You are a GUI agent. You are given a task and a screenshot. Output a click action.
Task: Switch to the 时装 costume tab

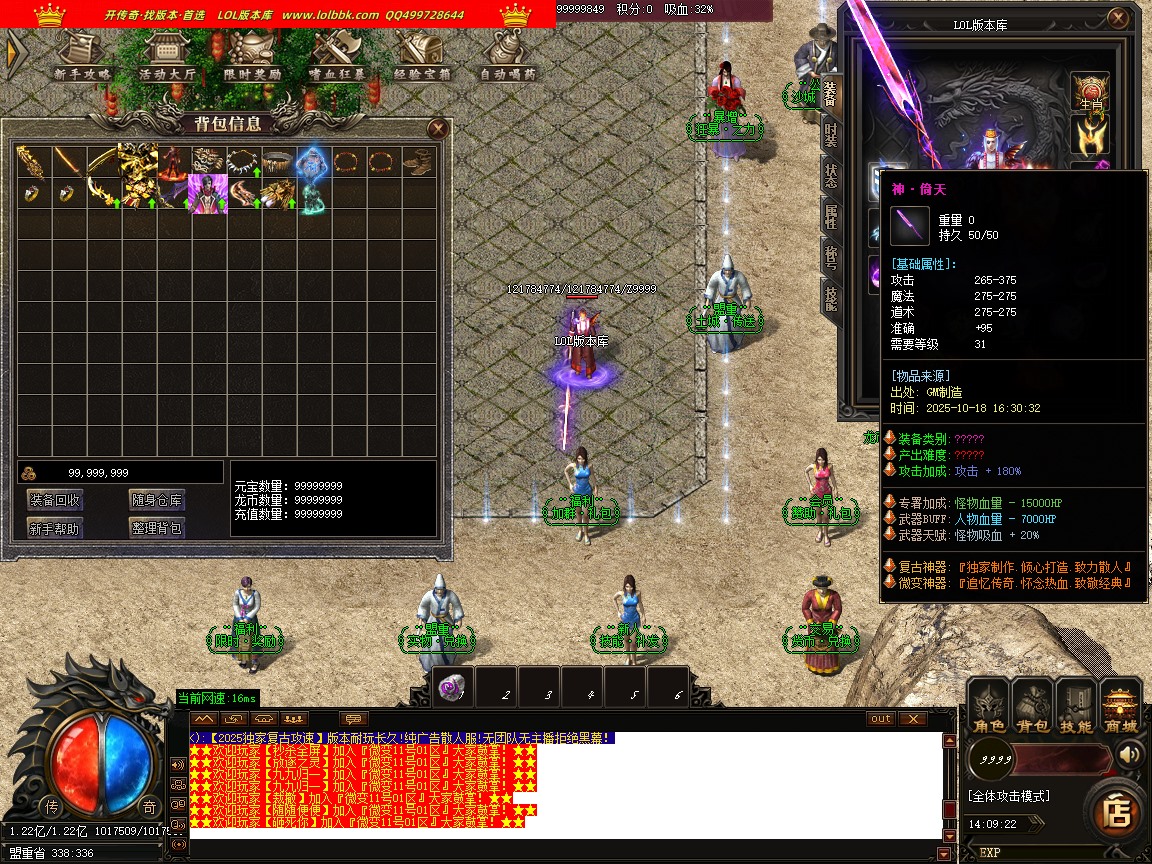831,133
